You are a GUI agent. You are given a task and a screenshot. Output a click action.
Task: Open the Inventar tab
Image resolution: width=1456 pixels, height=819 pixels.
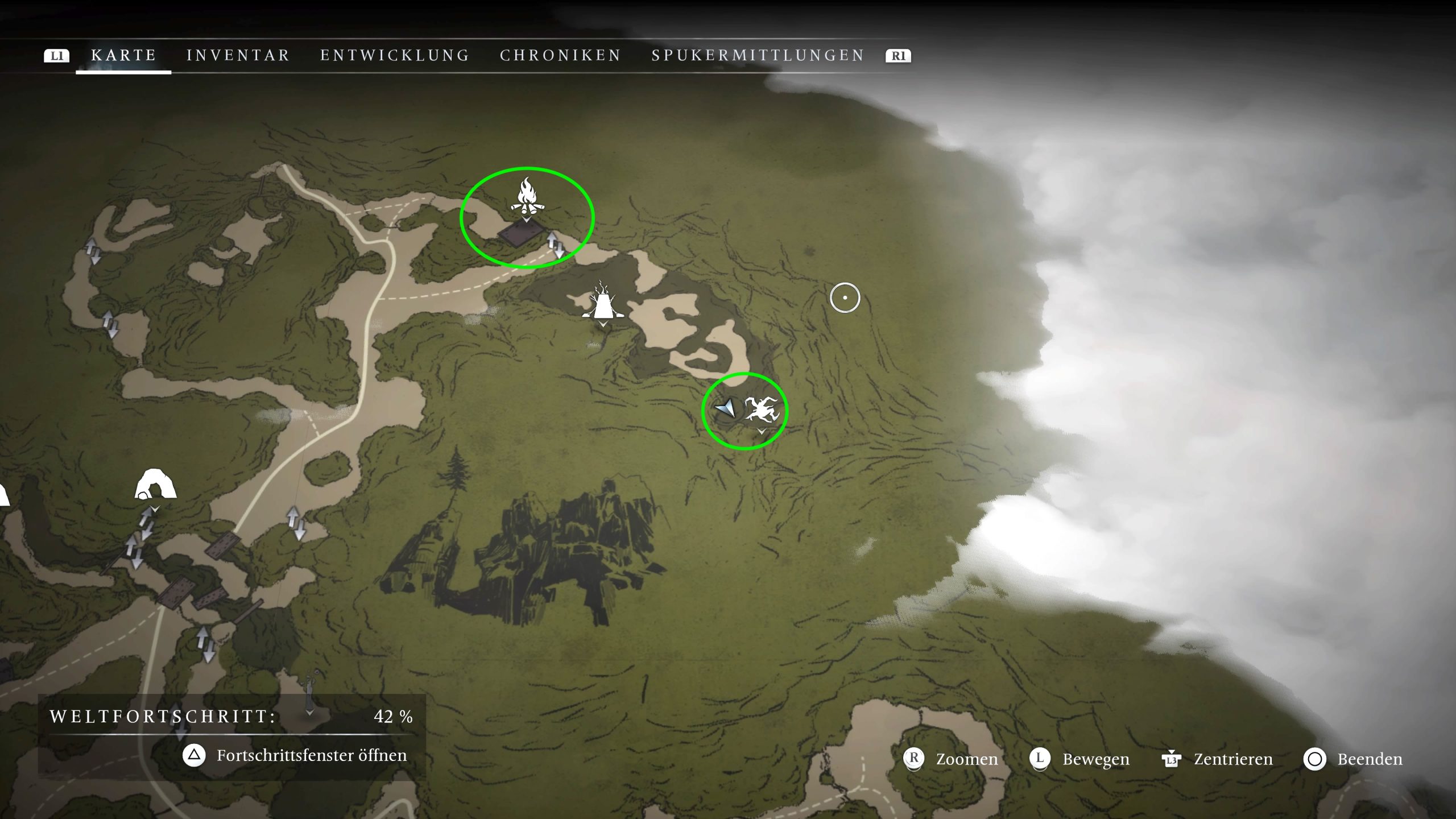[x=238, y=55]
